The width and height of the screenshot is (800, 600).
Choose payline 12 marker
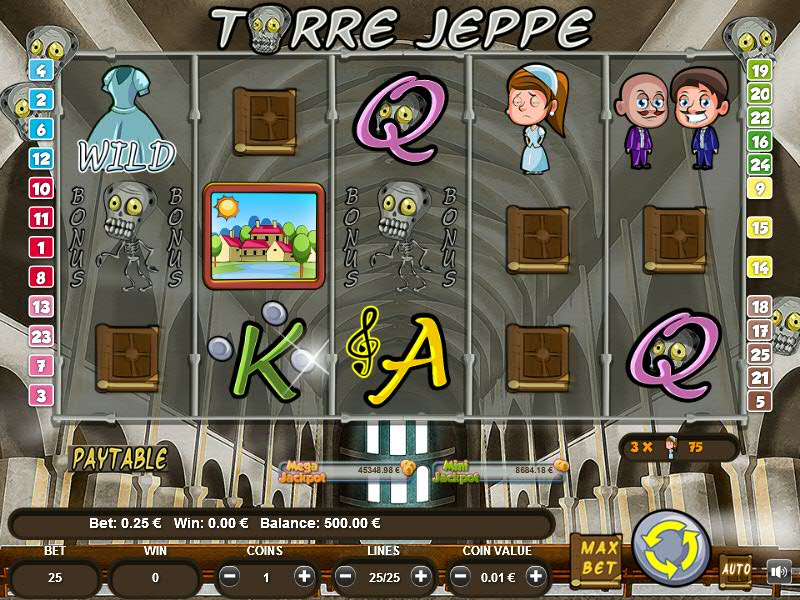(x=42, y=158)
